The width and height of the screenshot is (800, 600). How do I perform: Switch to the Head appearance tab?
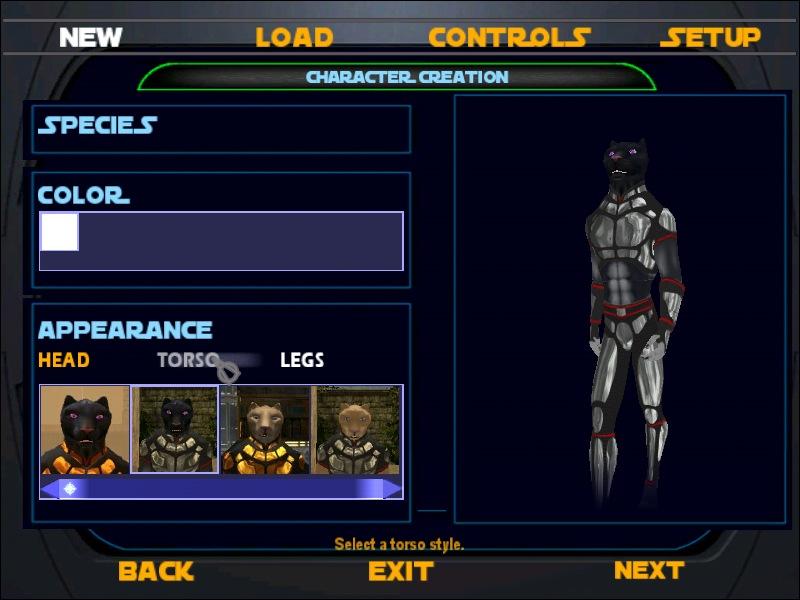tap(64, 360)
